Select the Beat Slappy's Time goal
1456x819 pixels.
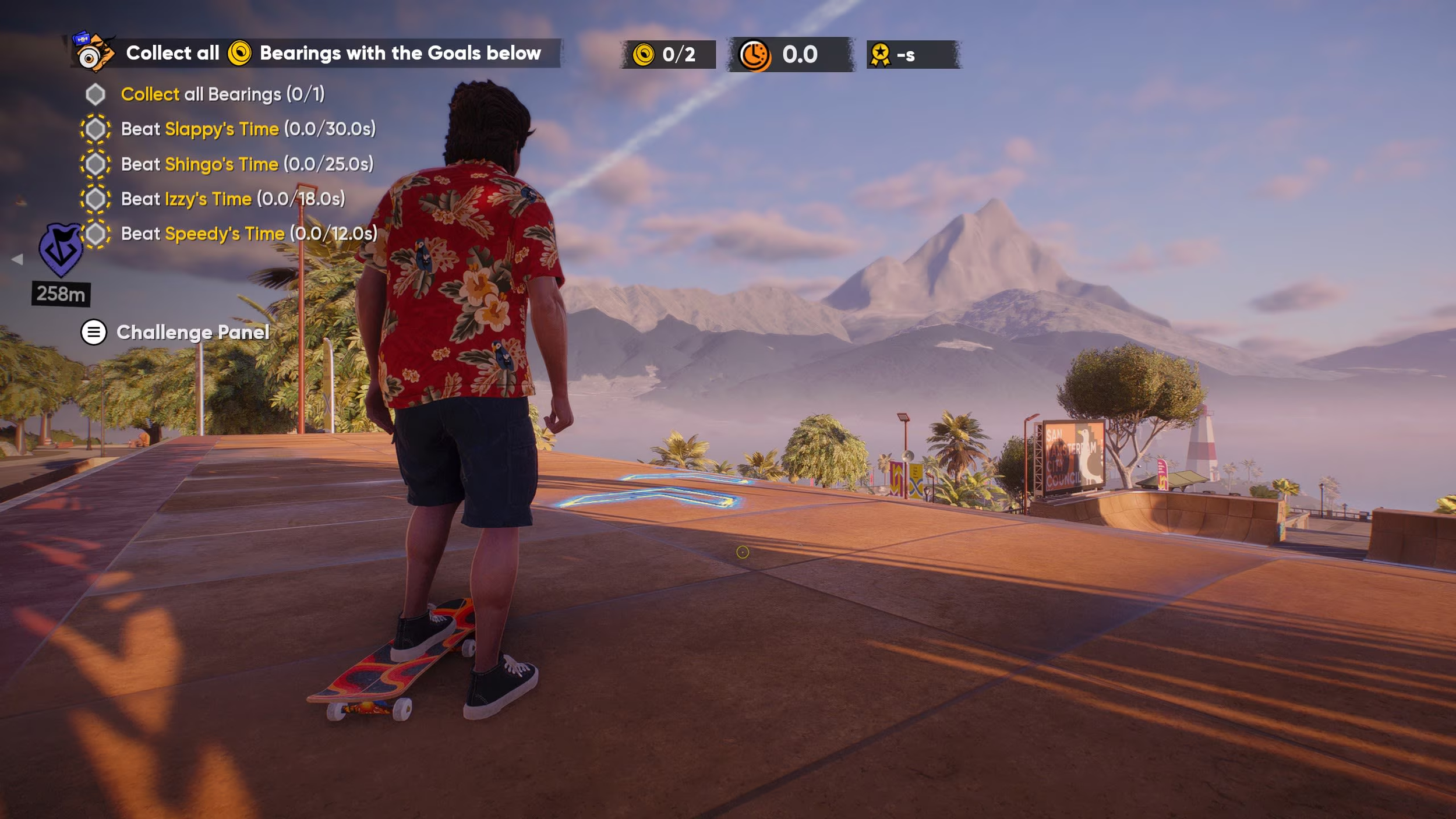tap(248, 129)
